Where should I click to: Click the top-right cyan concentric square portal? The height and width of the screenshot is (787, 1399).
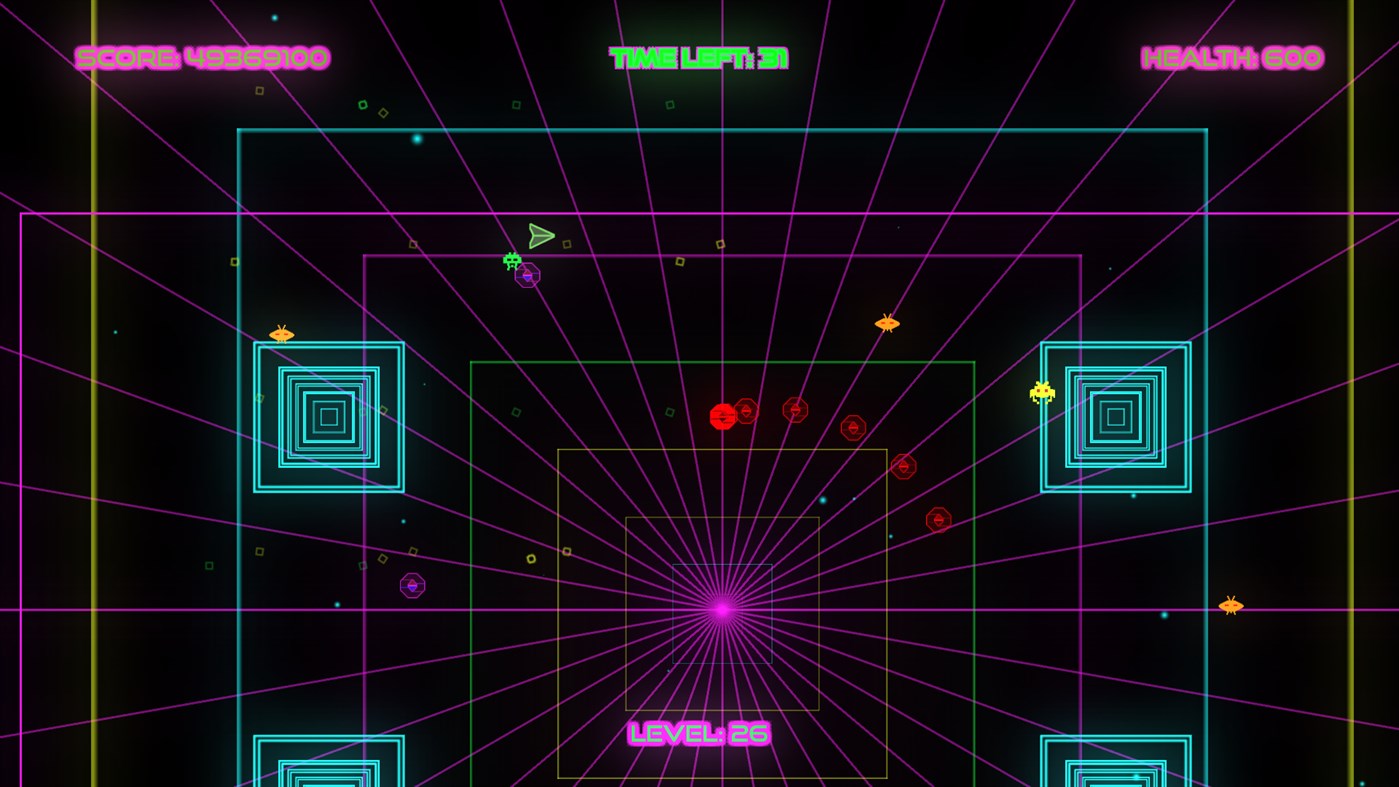(x=1114, y=416)
